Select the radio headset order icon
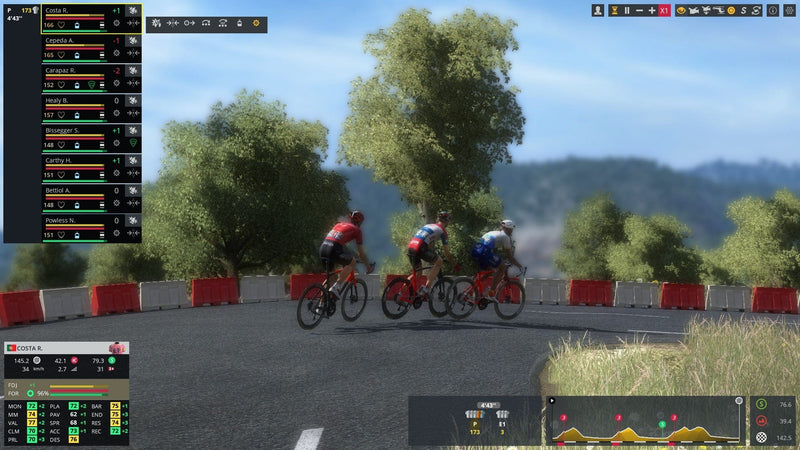Screen dimensions: 800x450 pyautogui.click(x=205, y=22)
